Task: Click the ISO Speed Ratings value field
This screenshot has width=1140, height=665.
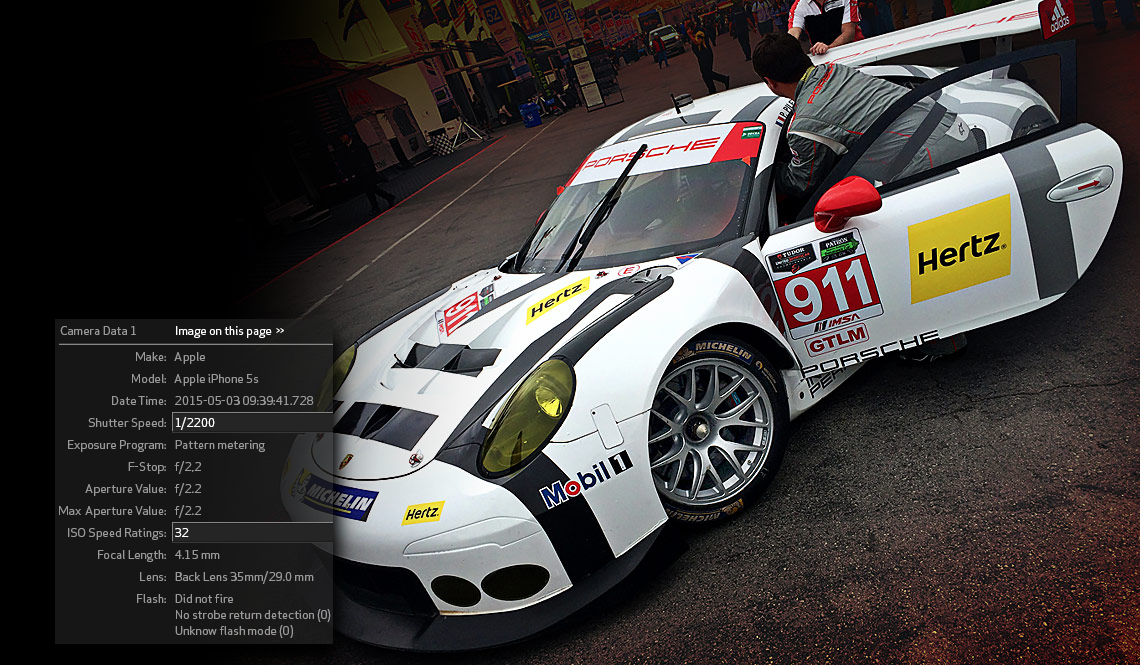Action: tap(252, 533)
